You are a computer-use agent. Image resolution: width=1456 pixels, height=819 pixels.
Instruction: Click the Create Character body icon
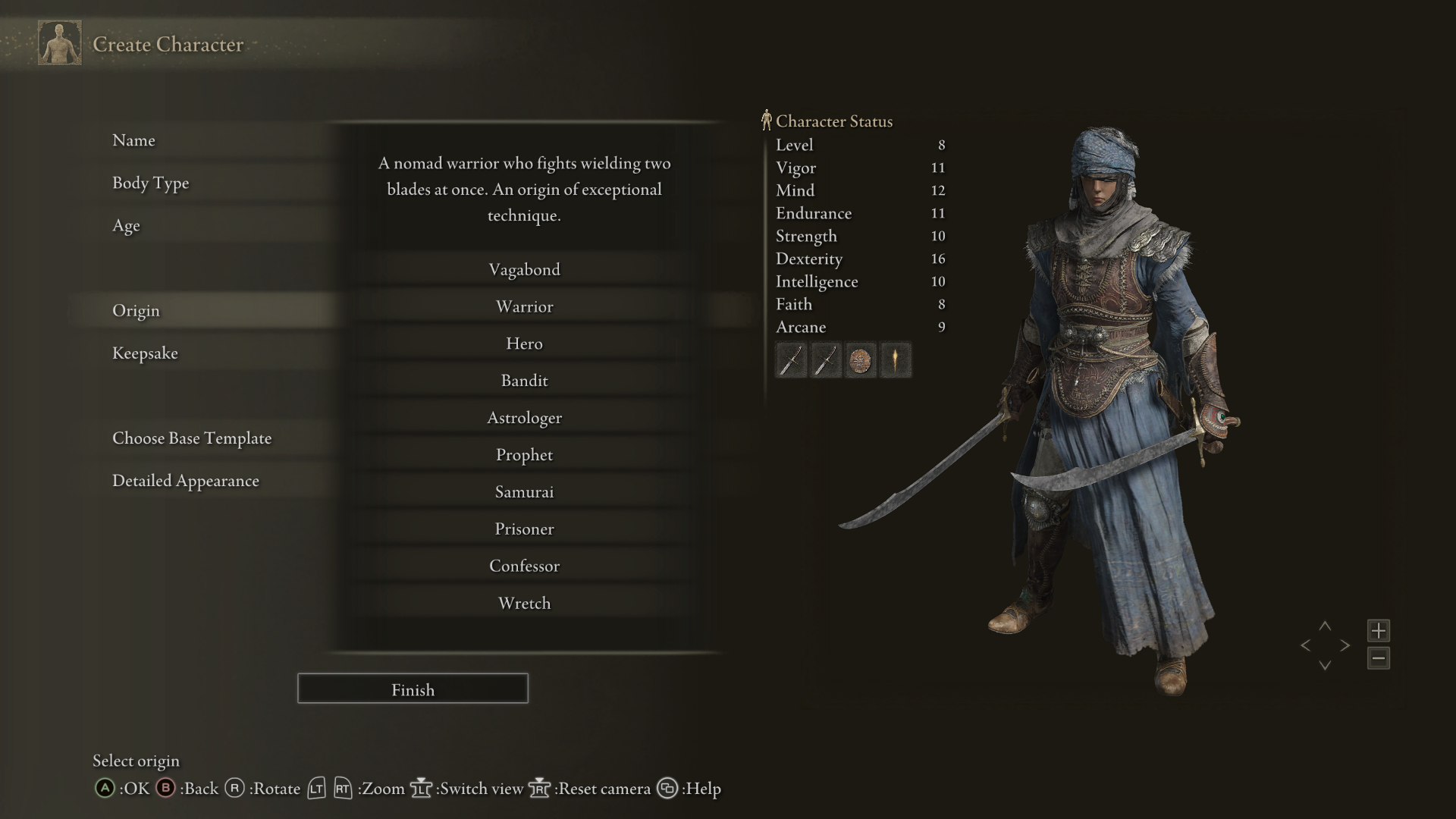pos(59,42)
